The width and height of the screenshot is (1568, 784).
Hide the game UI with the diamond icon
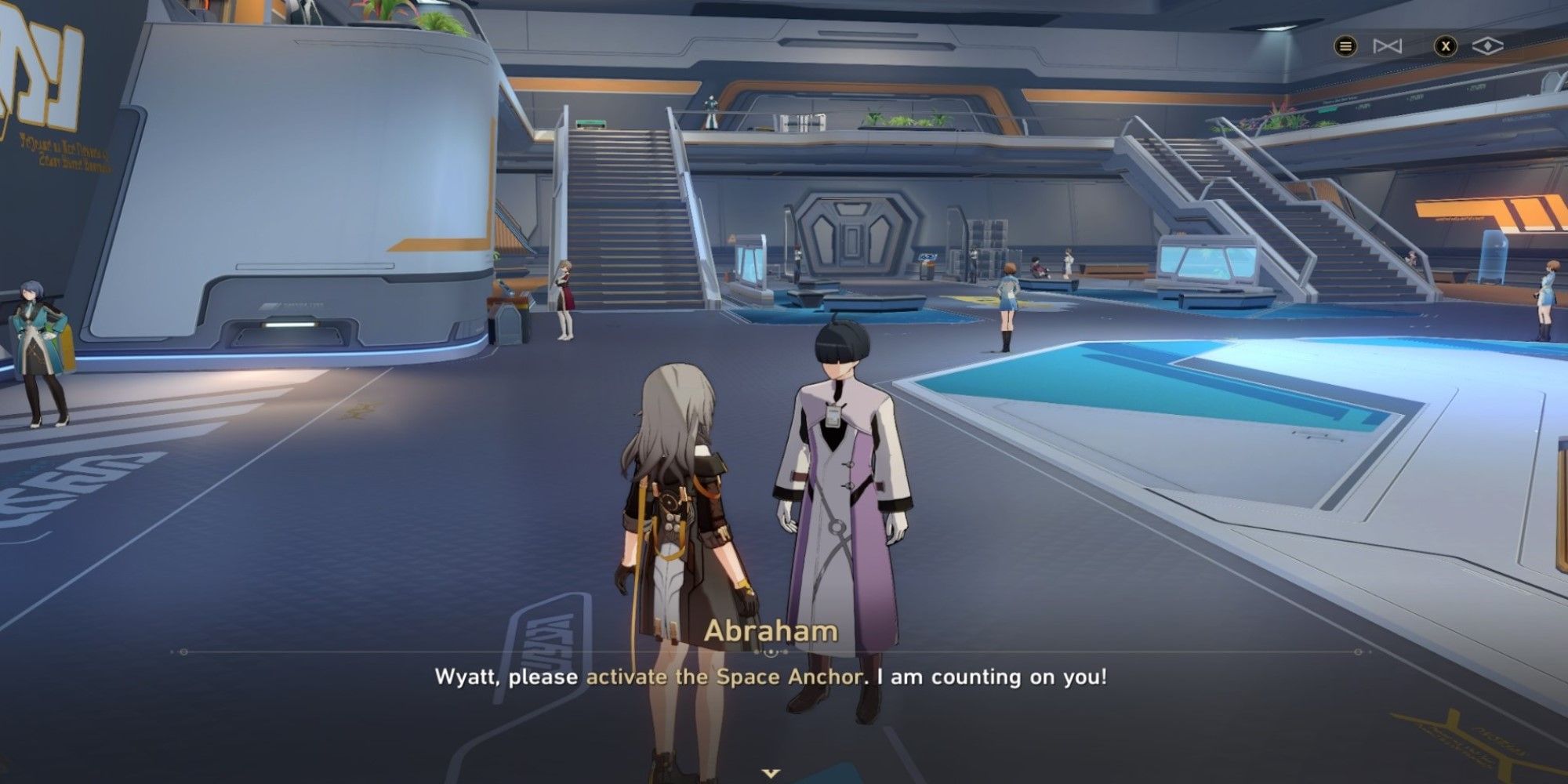(x=1487, y=45)
